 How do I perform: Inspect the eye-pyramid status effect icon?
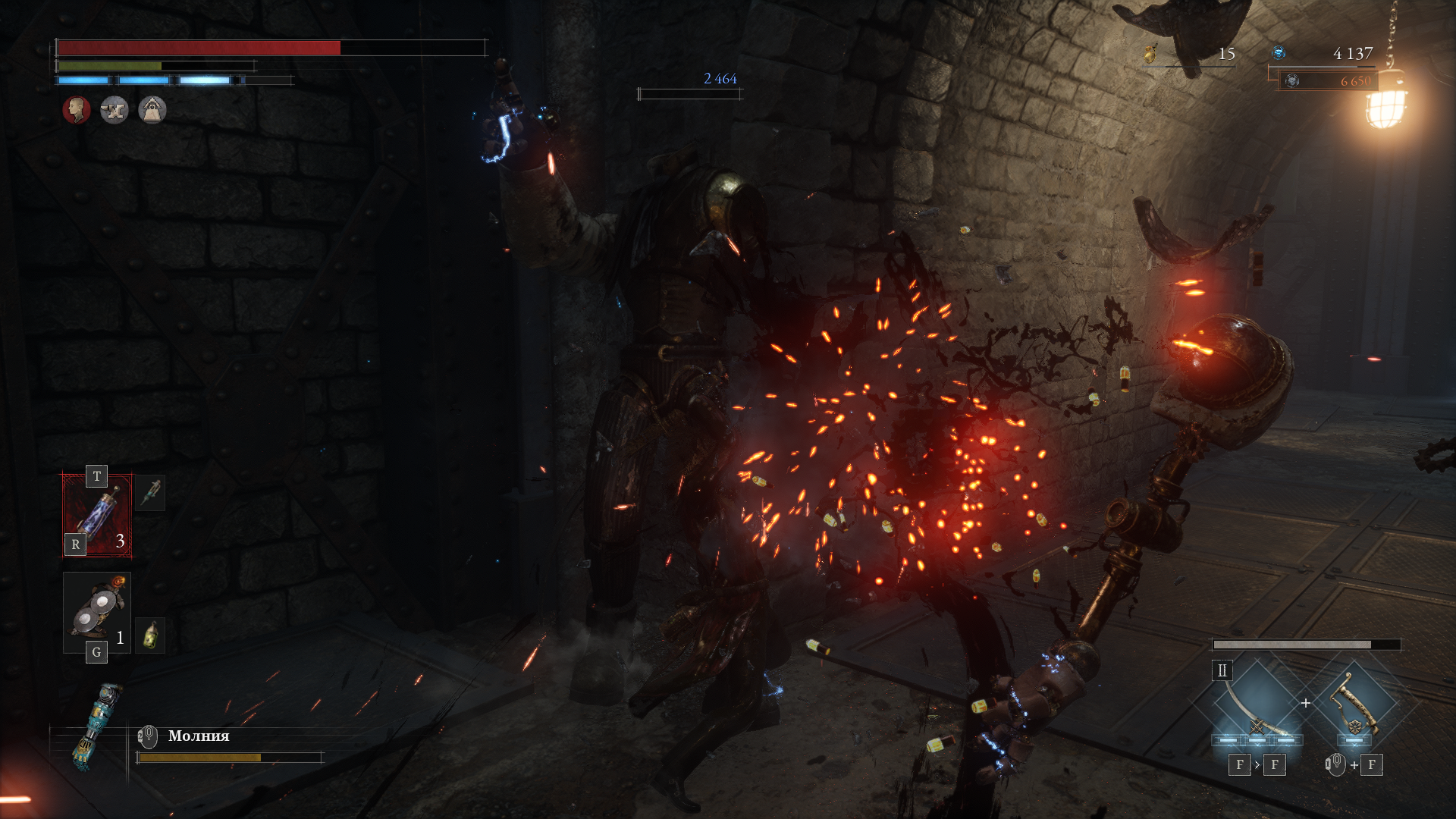(152, 110)
